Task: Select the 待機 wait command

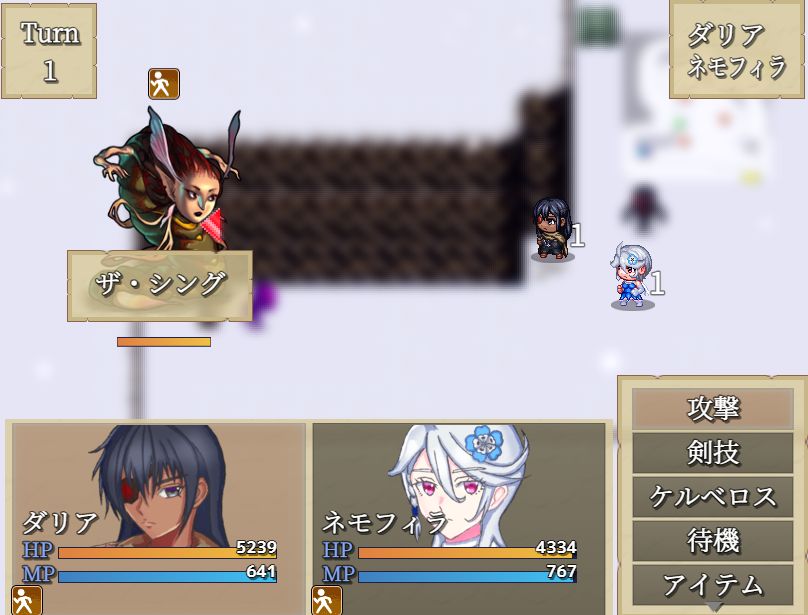Action: pos(713,541)
